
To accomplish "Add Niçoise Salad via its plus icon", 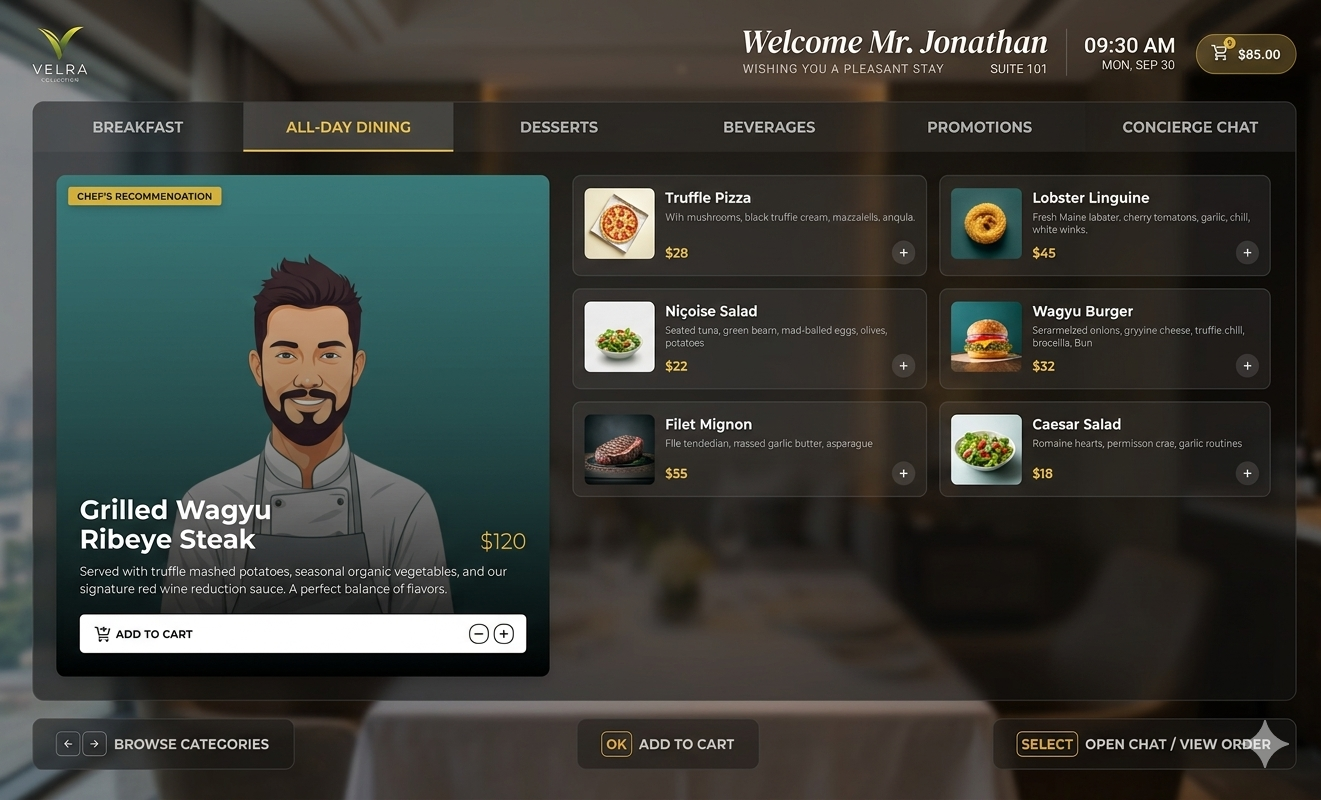I will pos(903,366).
